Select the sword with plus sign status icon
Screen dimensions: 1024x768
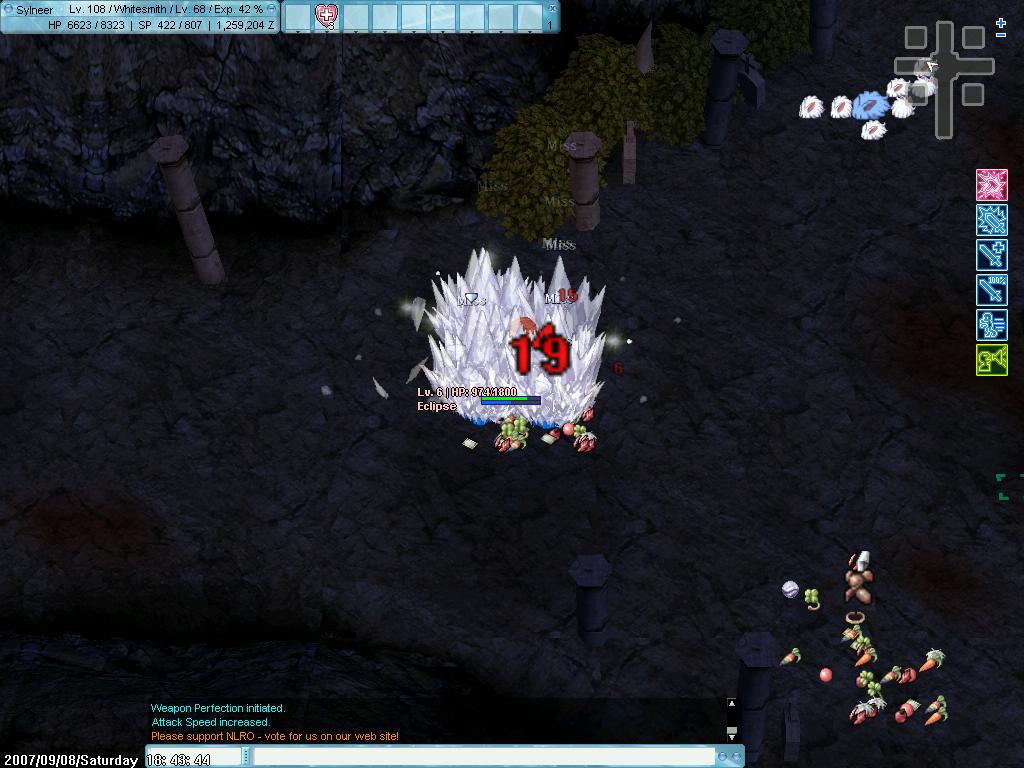[991, 255]
